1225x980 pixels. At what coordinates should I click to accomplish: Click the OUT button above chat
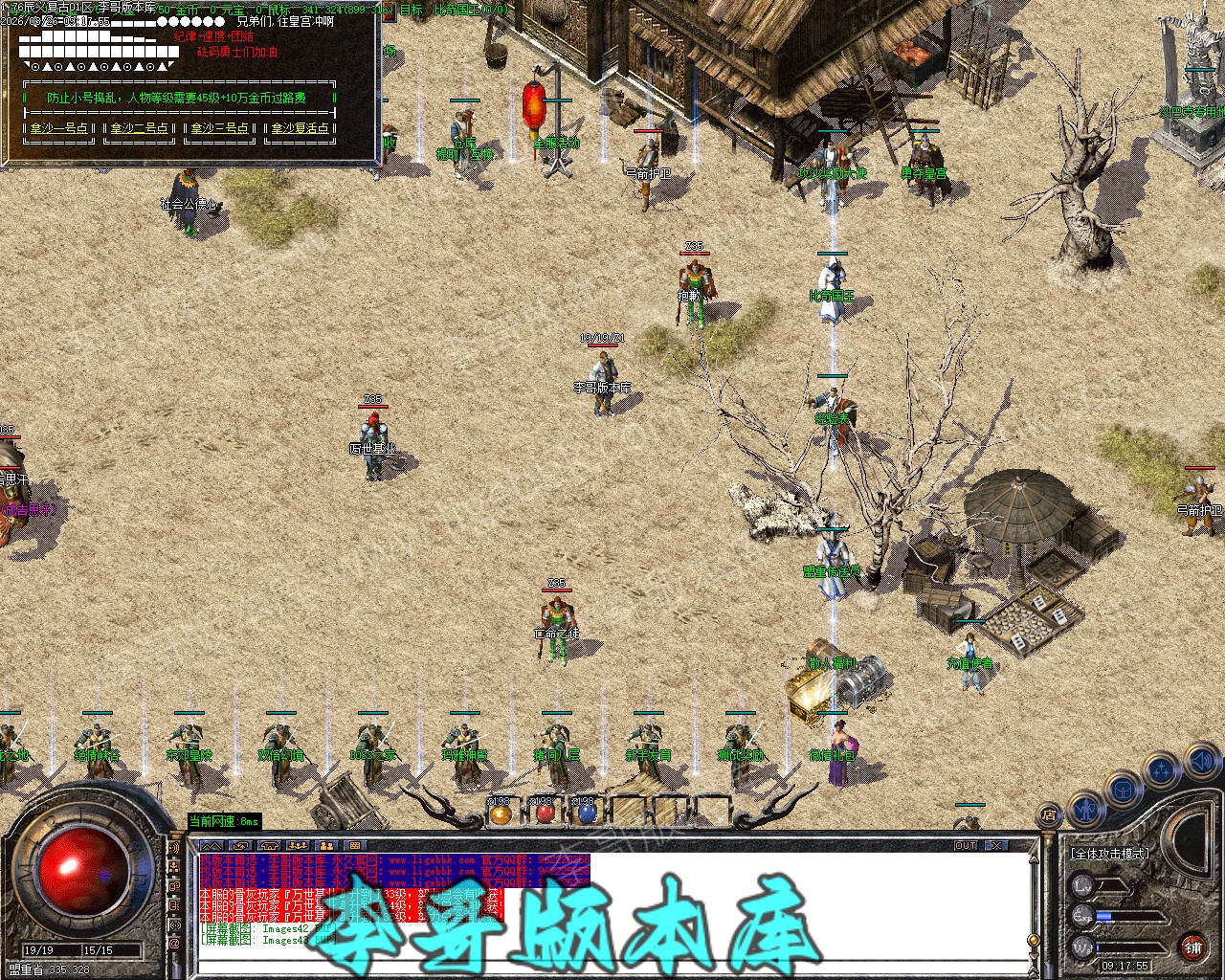pyautogui.click(x=966, y=846)
